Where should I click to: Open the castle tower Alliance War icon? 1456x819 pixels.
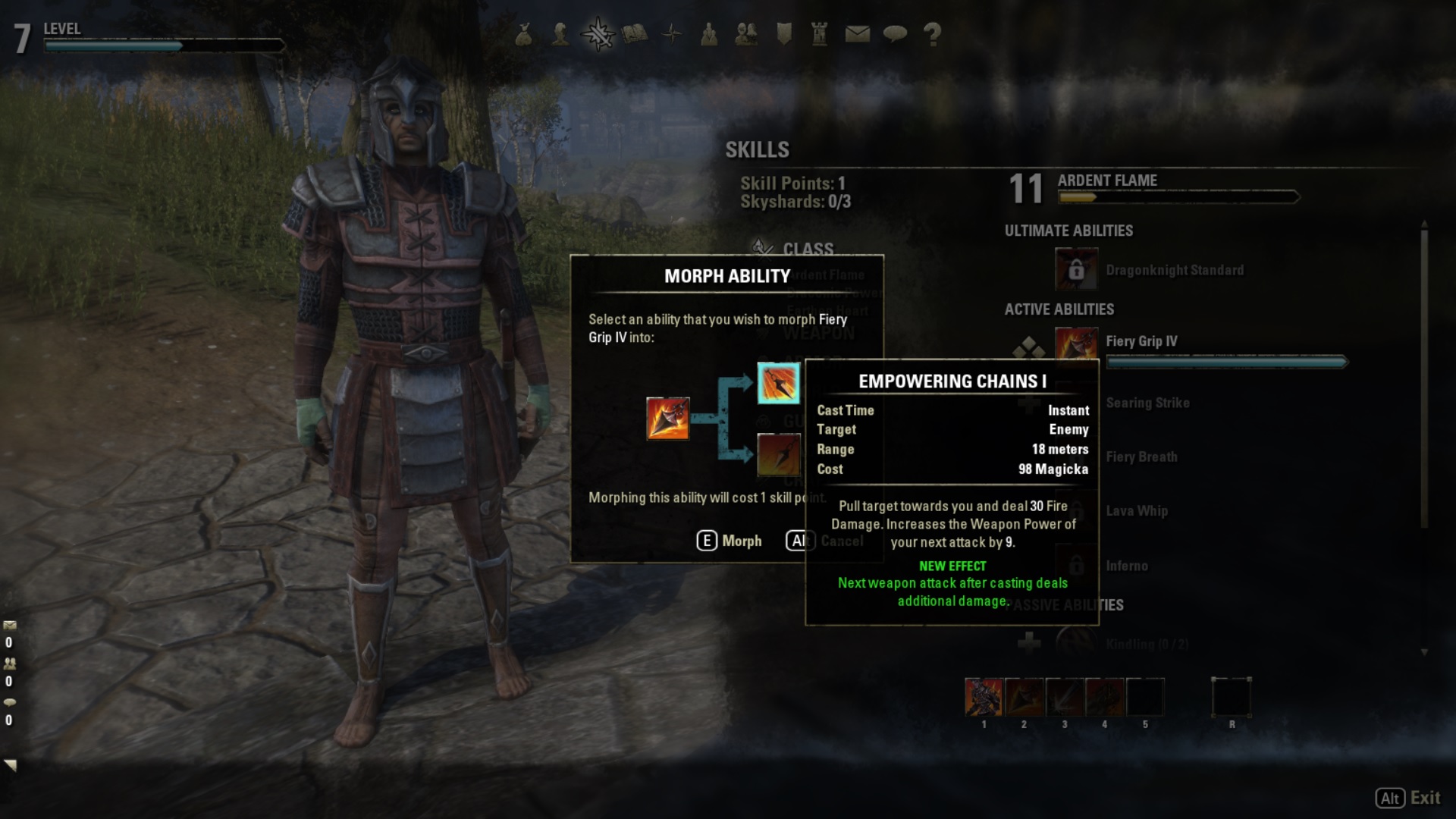point(820,34)
